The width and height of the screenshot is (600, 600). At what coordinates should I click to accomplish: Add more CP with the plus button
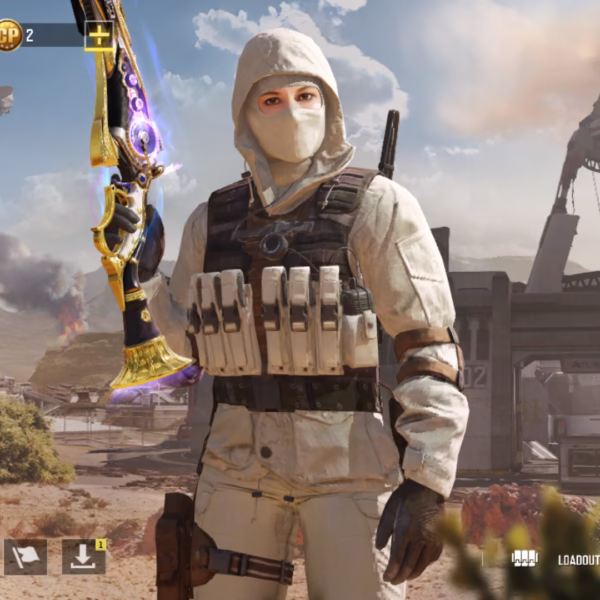[x=98, y=36]
